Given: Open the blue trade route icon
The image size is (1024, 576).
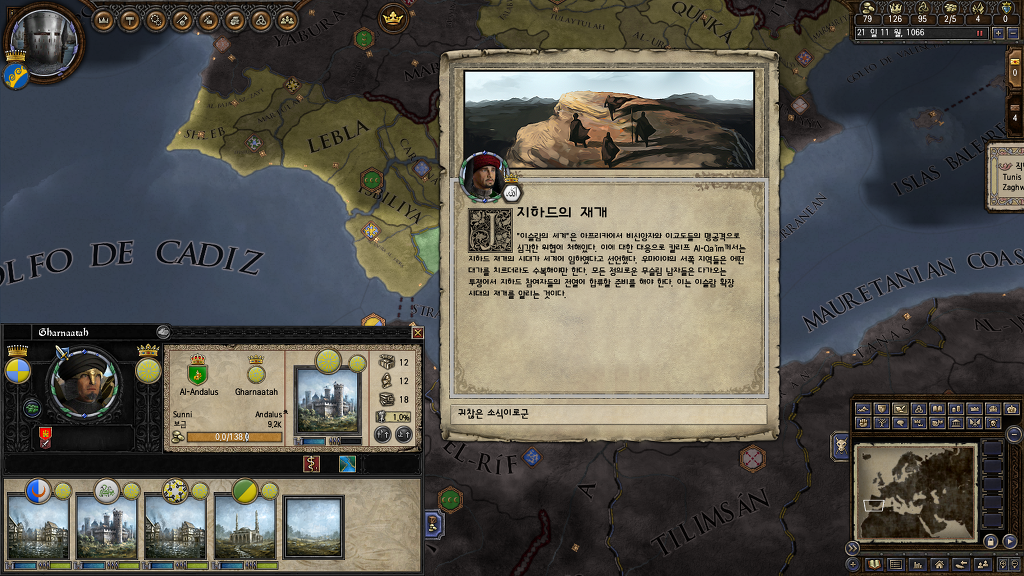Looking at the screenshot, I should 347,464.
